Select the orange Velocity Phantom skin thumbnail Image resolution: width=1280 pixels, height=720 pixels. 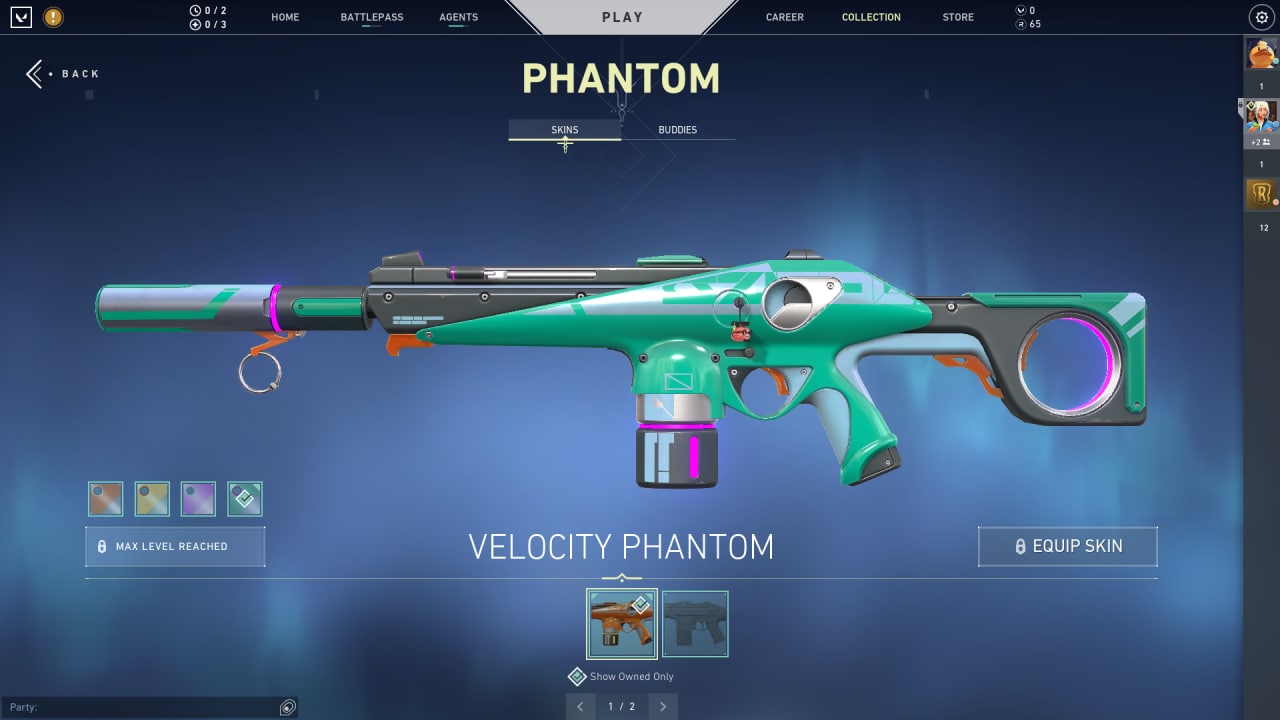pos(621,624)
